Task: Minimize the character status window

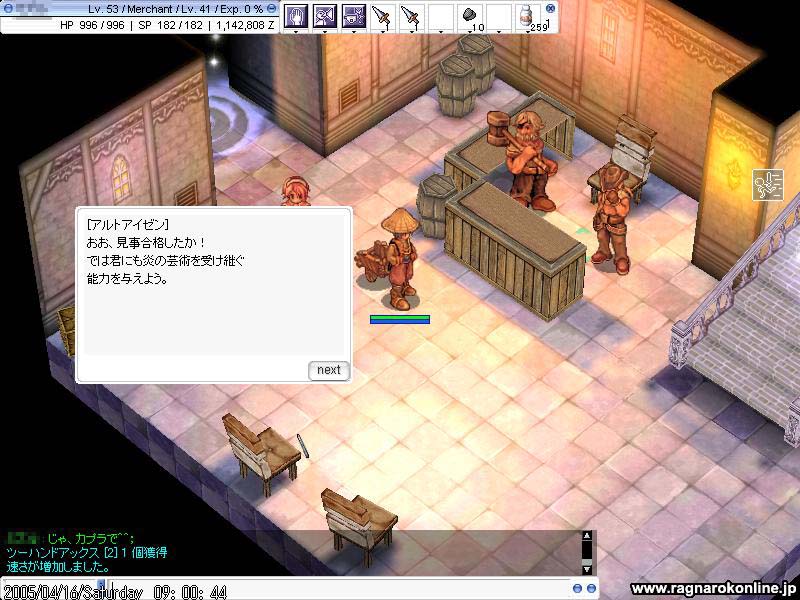Action: (272, 8)
